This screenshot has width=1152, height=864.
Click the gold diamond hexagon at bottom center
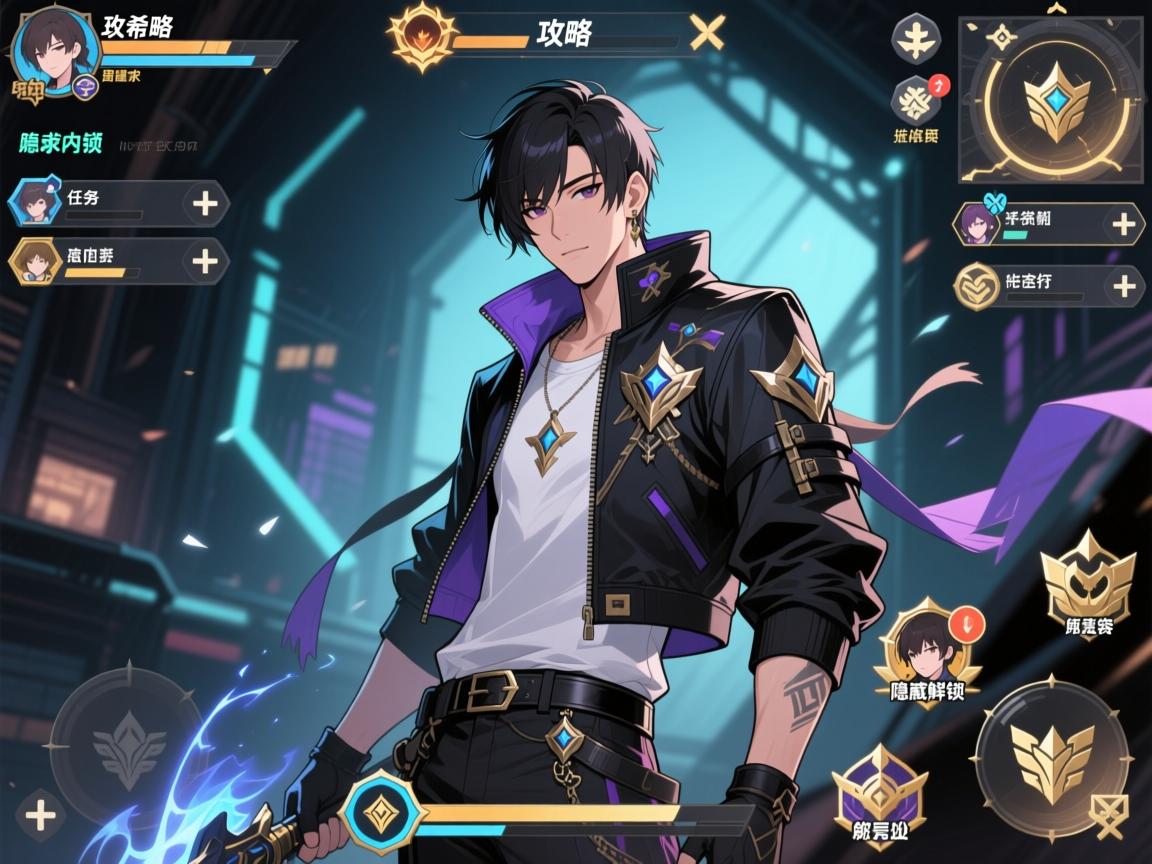(382, 812)
